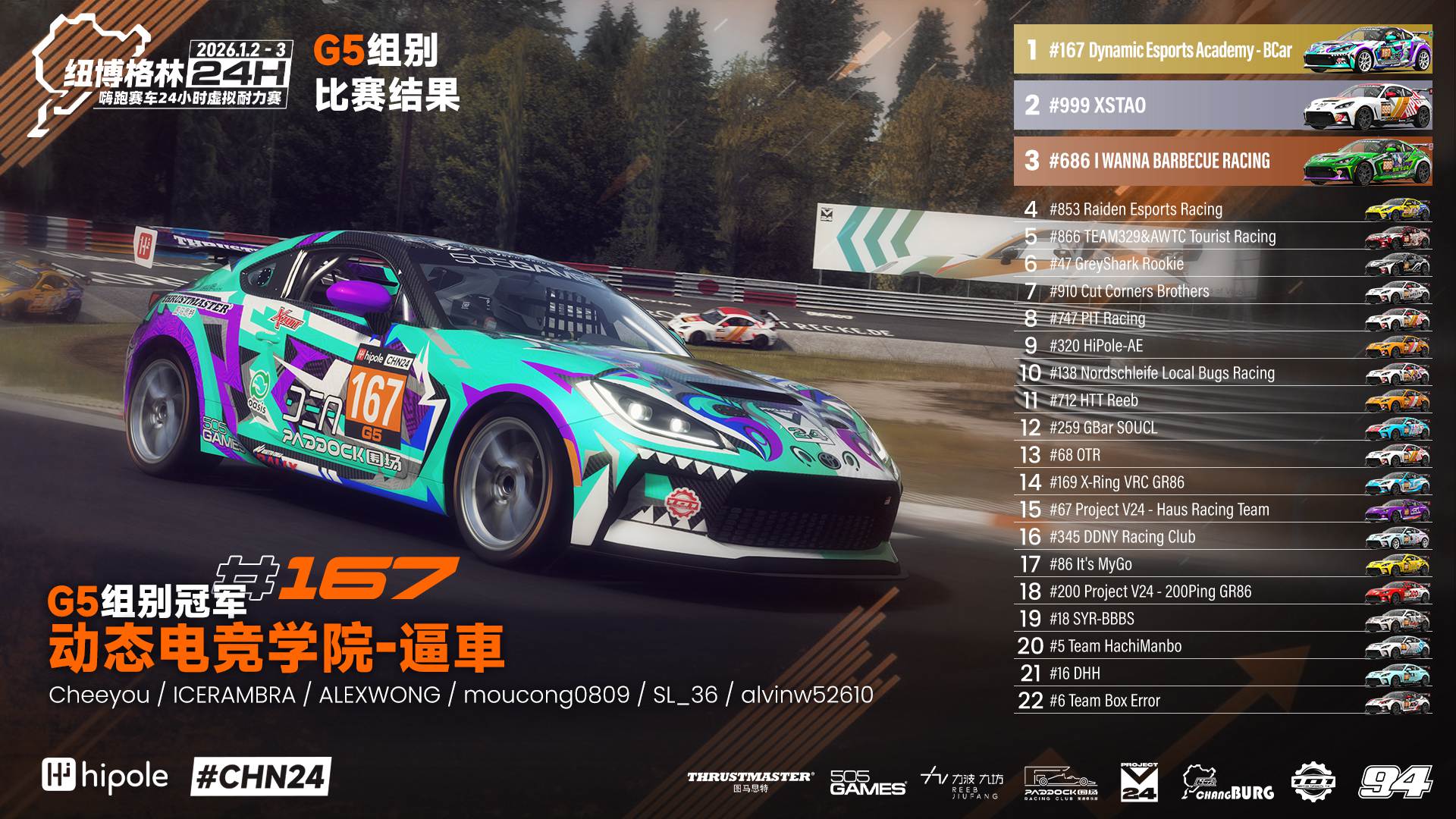Click the #CHN24 hashtag badge
1456x819 pixels.
260,777
